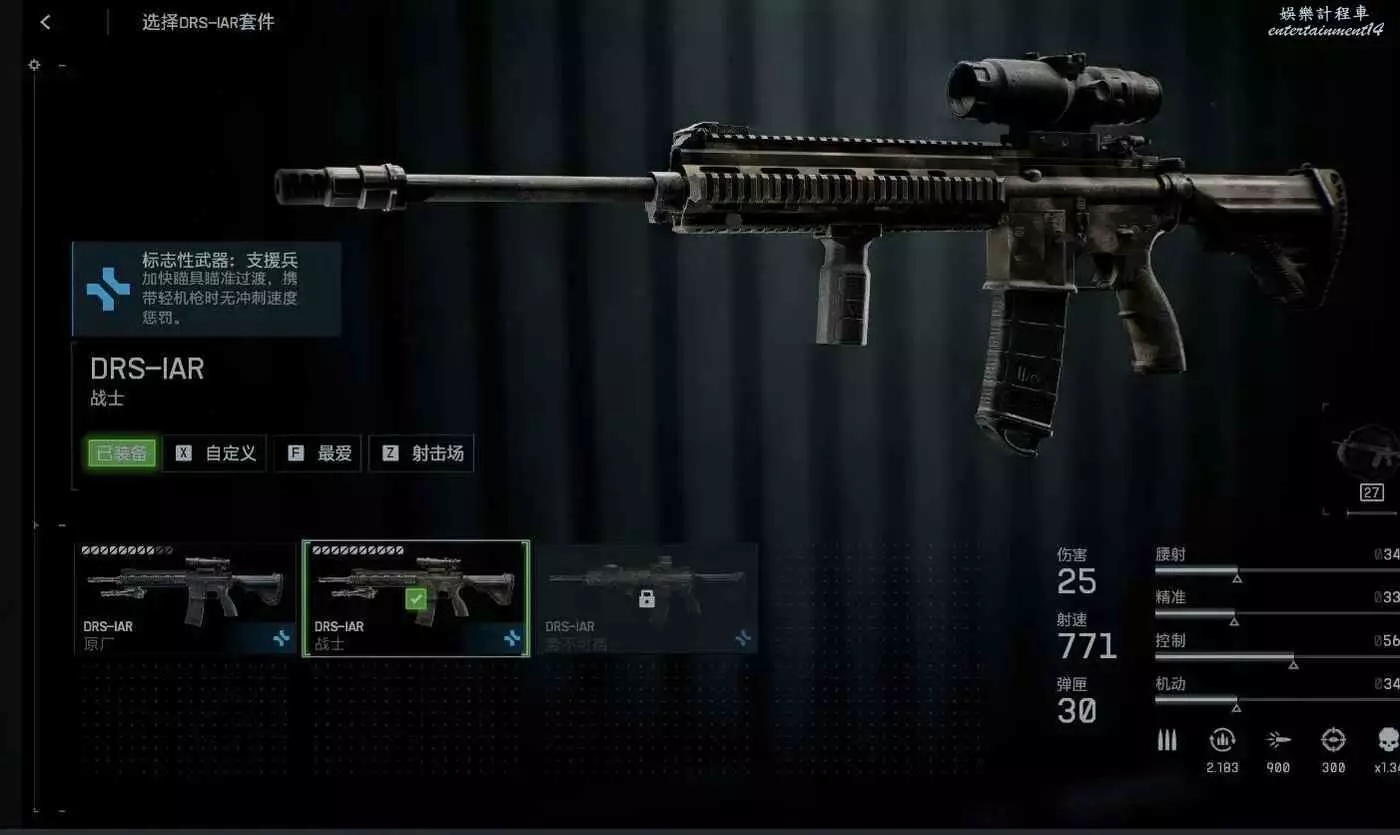Go back with the top-left arrow

pos(45,23)
